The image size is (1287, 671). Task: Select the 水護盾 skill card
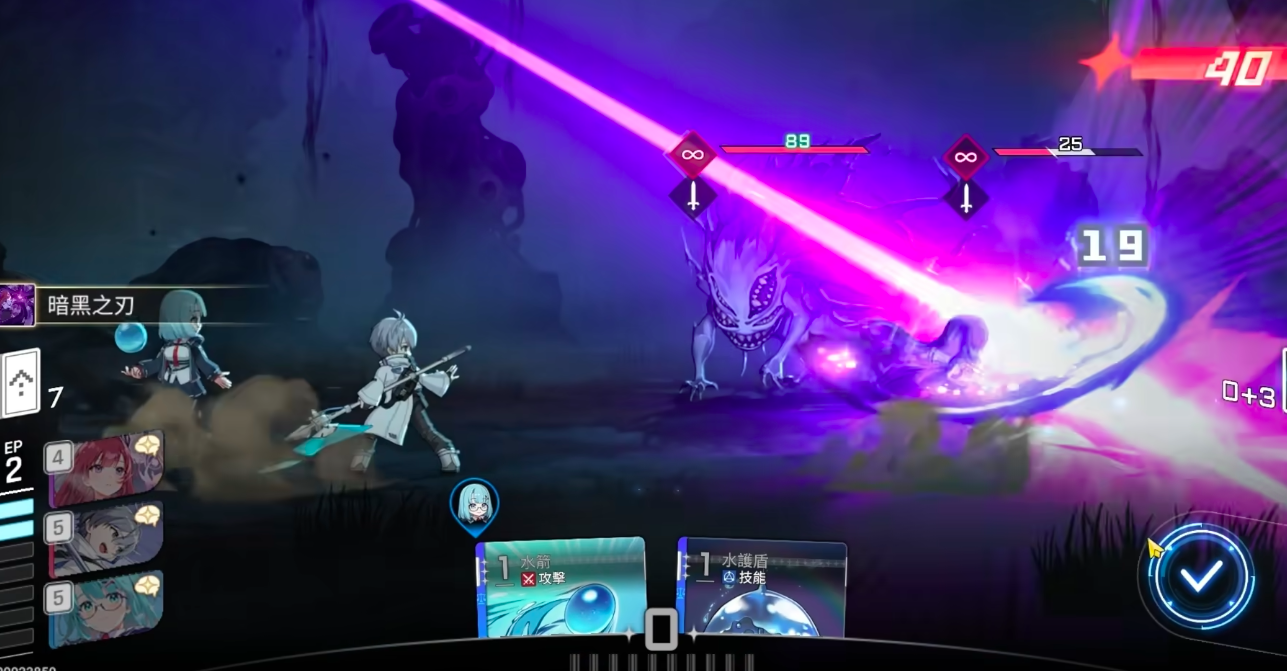tap(763, 588)
